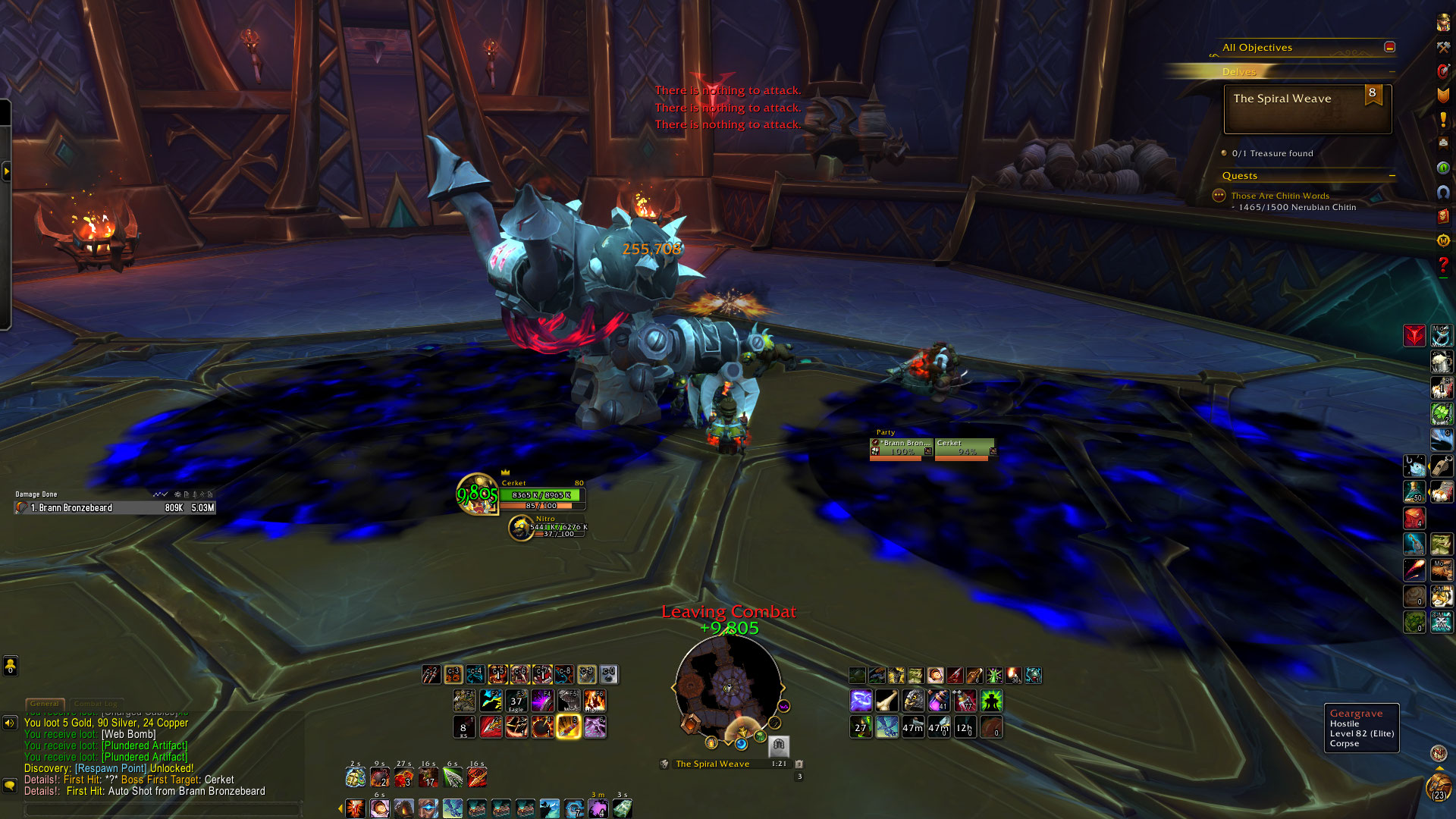Screen dimensions: 1456x819
Task: Minimize the All Objectives tracker
Action: pos(1389,47)
